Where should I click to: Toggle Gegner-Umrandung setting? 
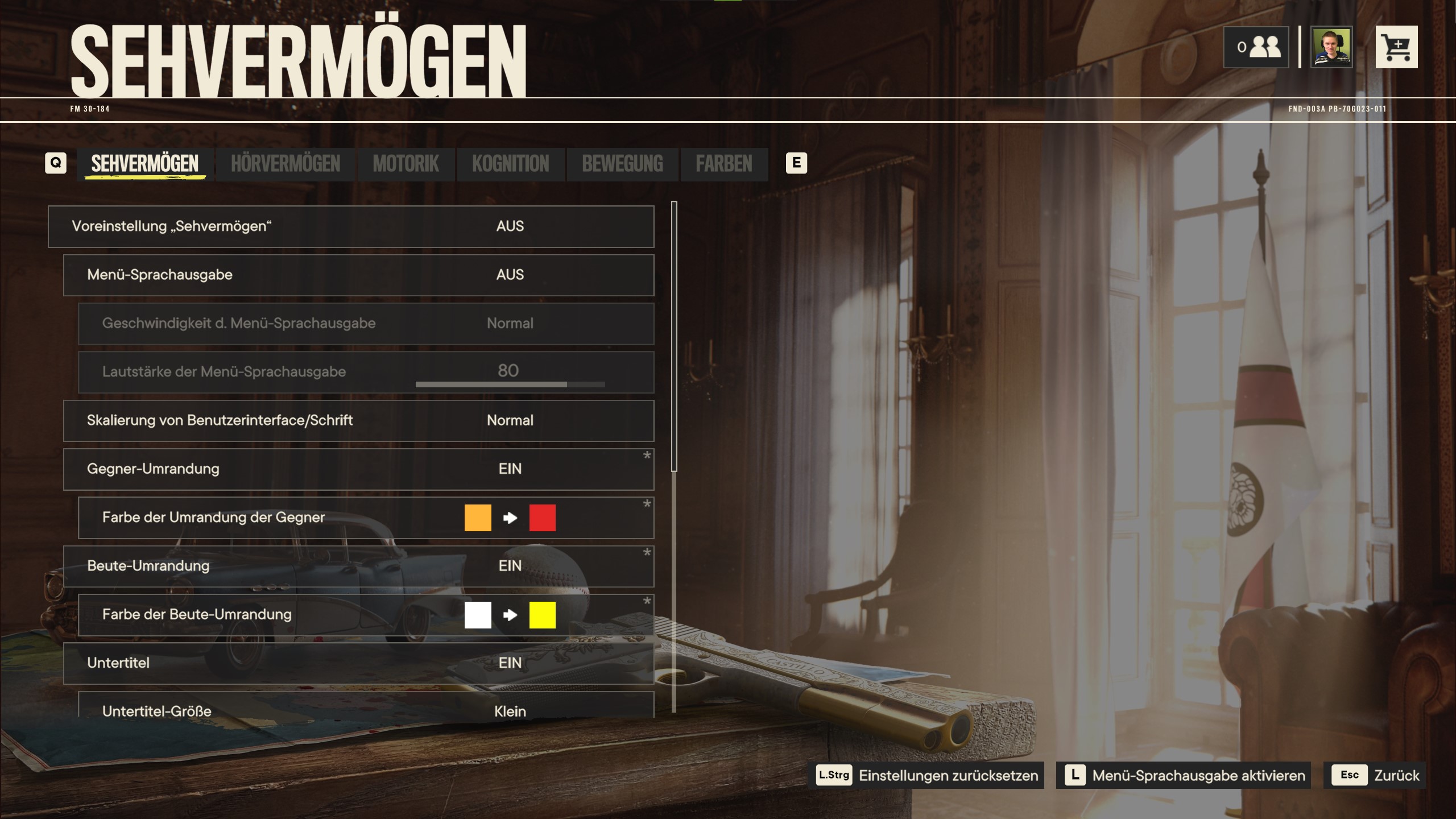click(x=358, y=469)
